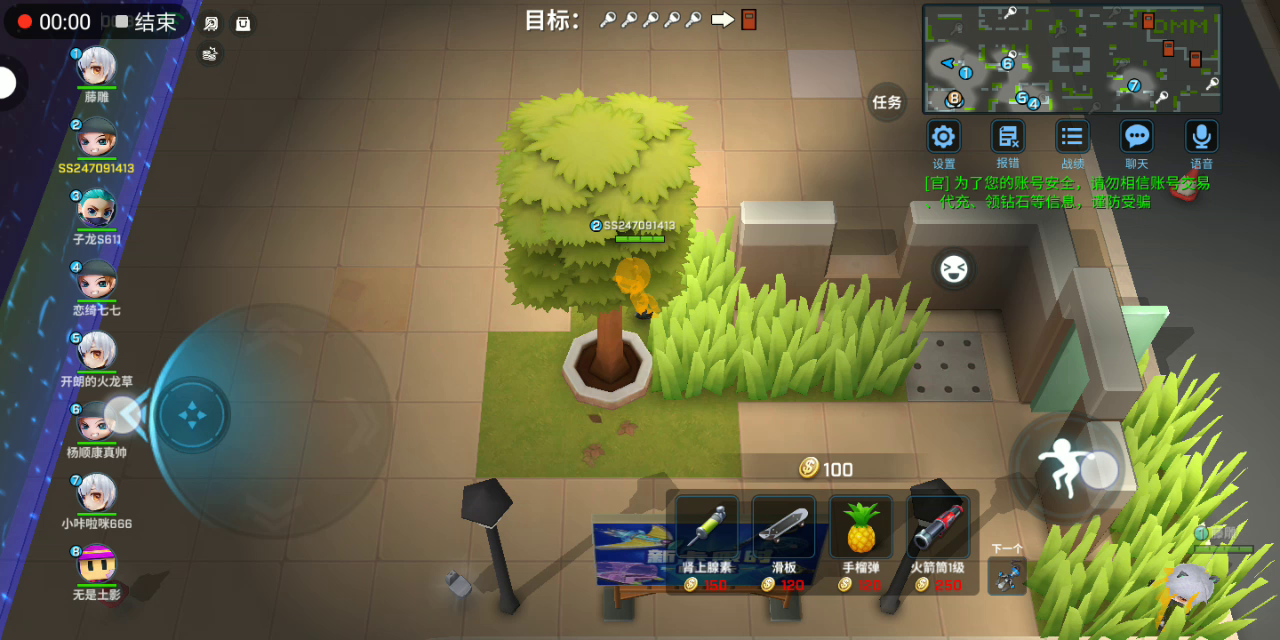Screen dimensions: 1280x640
Task: Buy the 肾上腺素 adrenaline syringe
Action: point(707,527)
